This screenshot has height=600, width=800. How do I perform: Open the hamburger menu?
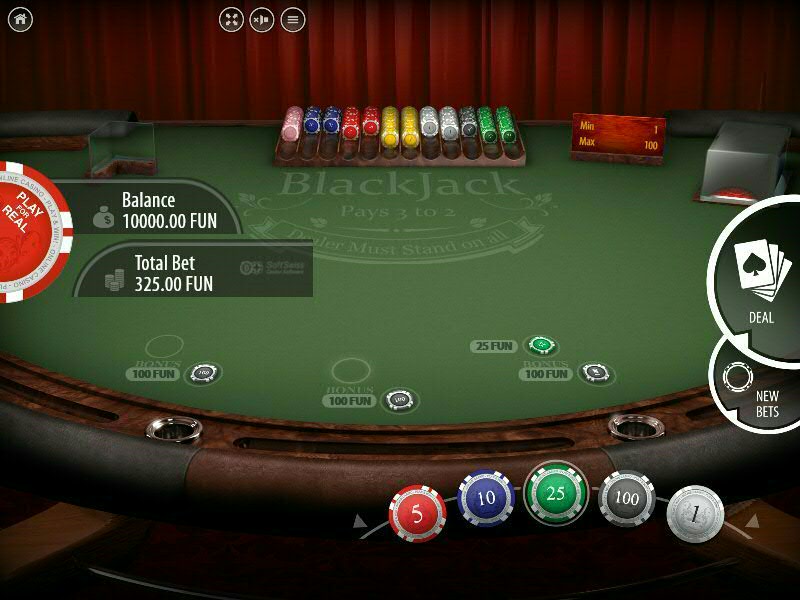tap(292, 19)
